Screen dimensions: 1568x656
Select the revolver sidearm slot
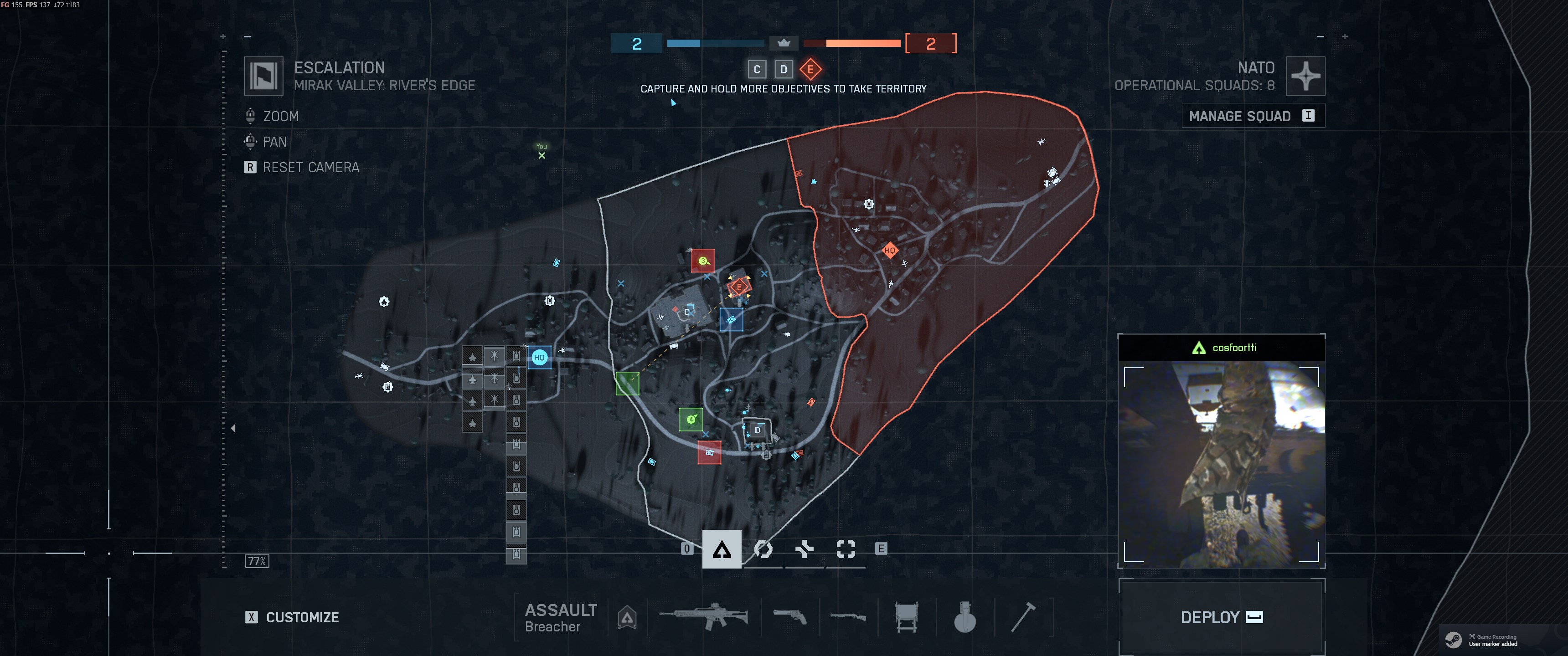coord(789,616)
